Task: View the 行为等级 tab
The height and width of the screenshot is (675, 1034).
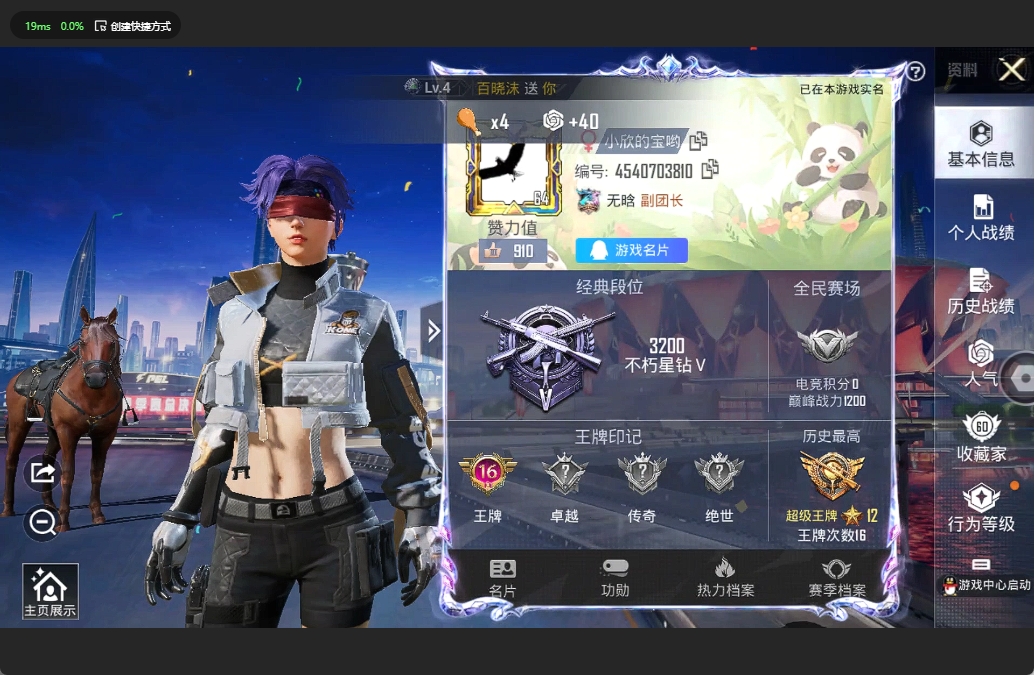Action: point(981,509)
